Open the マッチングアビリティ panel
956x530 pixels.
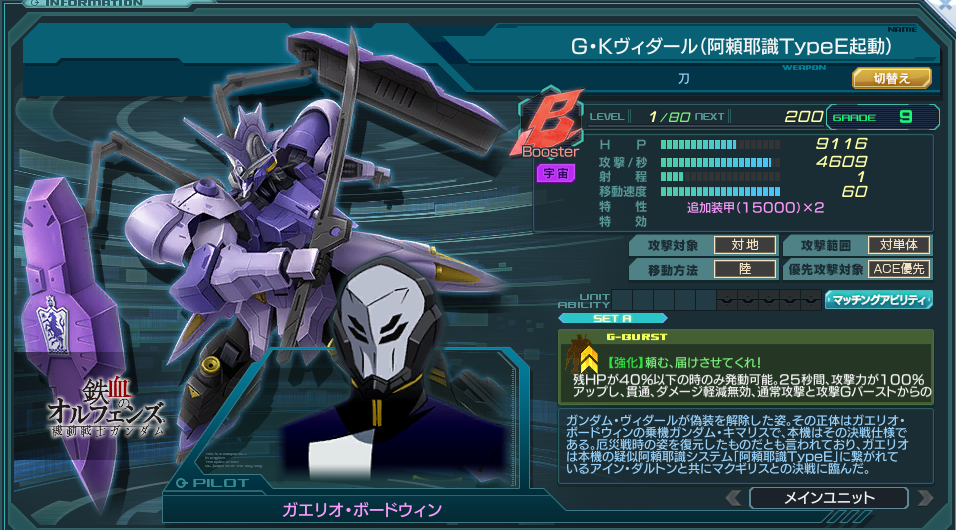[878, 299]
